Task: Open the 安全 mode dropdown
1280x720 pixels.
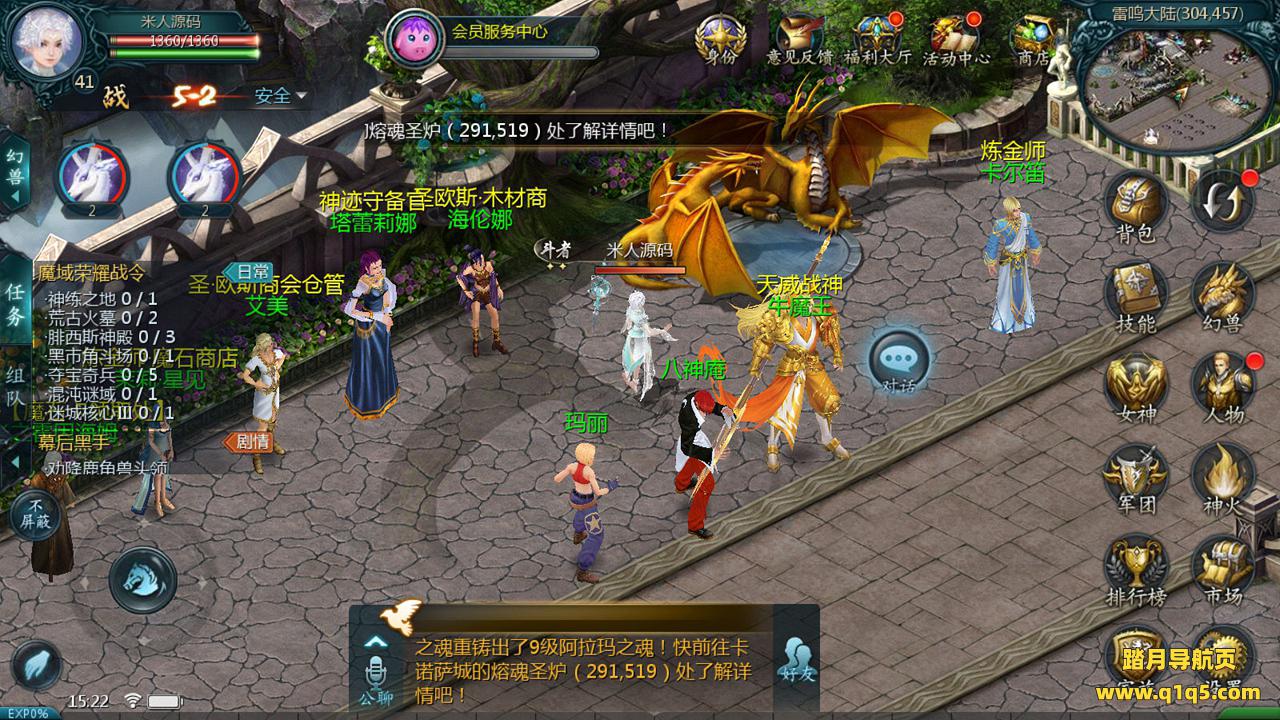Action: (280, 96)
